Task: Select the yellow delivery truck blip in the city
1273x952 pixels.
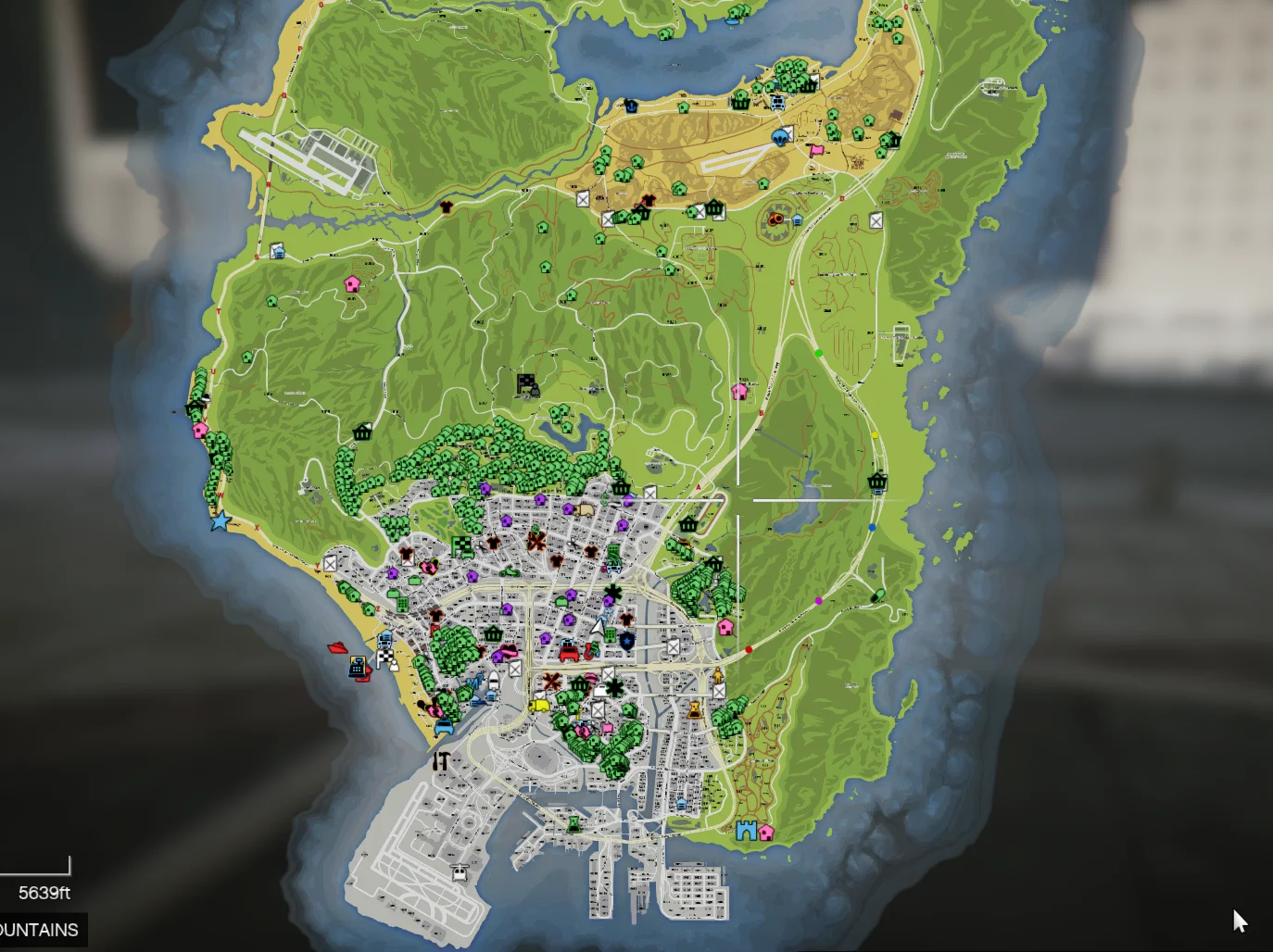Action: click(538, 706)
